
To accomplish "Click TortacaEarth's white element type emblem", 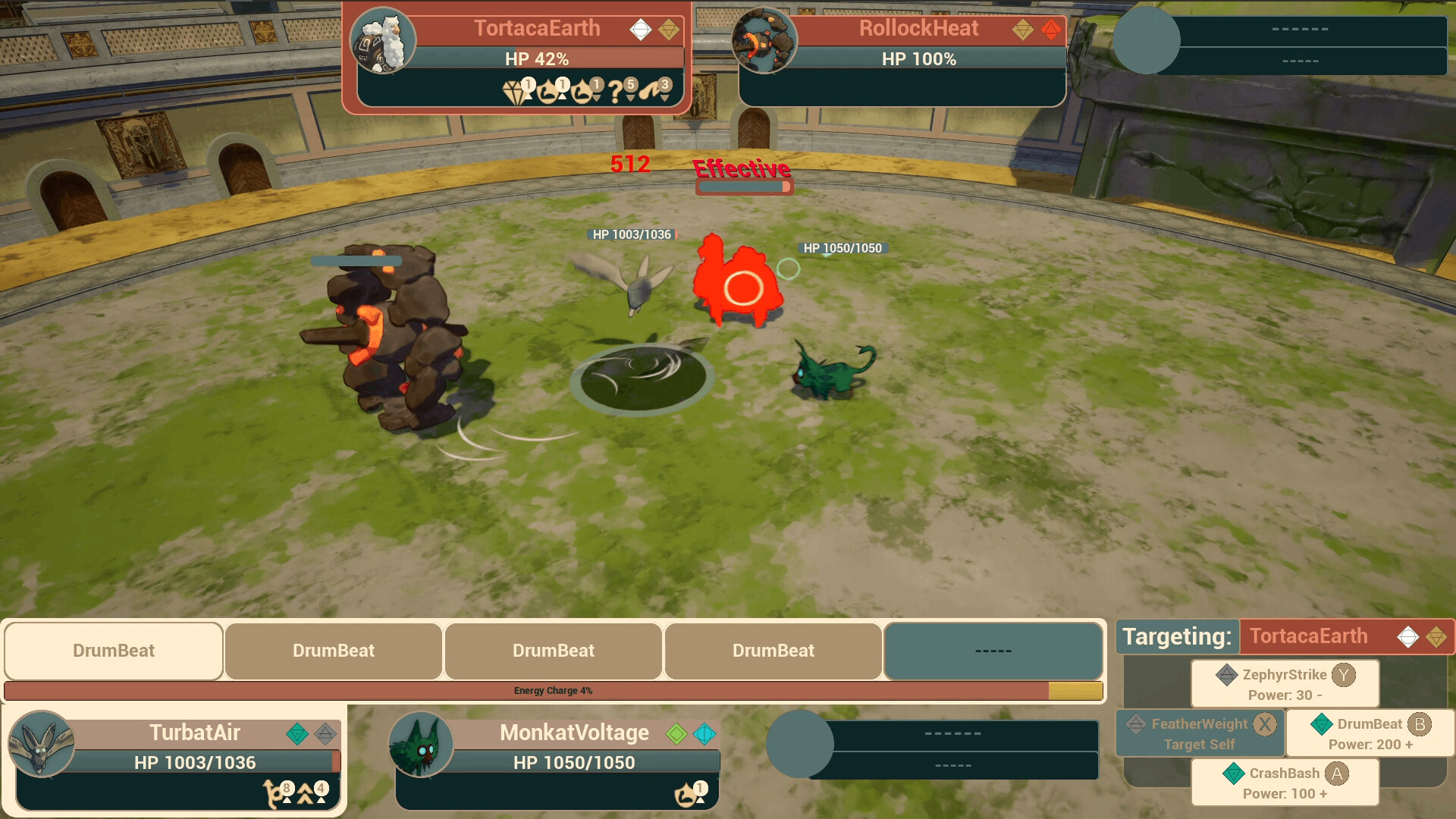I will coord(642,28).
